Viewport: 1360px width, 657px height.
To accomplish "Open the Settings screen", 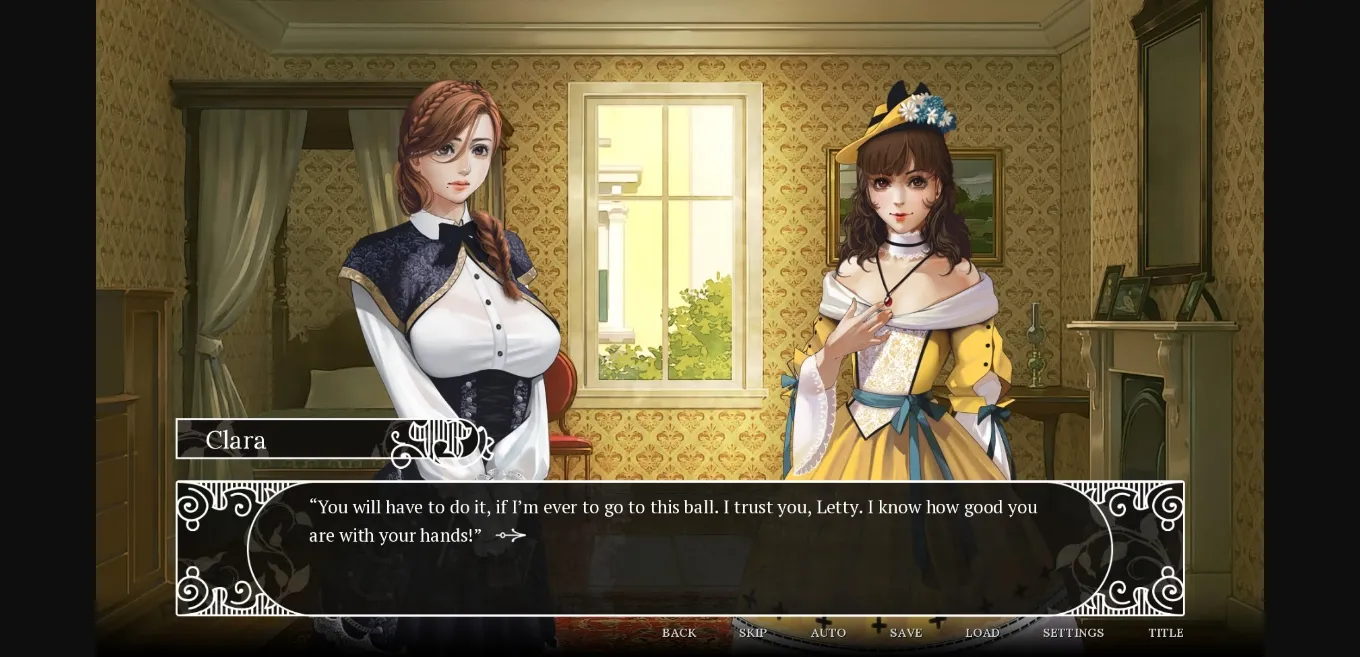I will (x=1073, y=633).
